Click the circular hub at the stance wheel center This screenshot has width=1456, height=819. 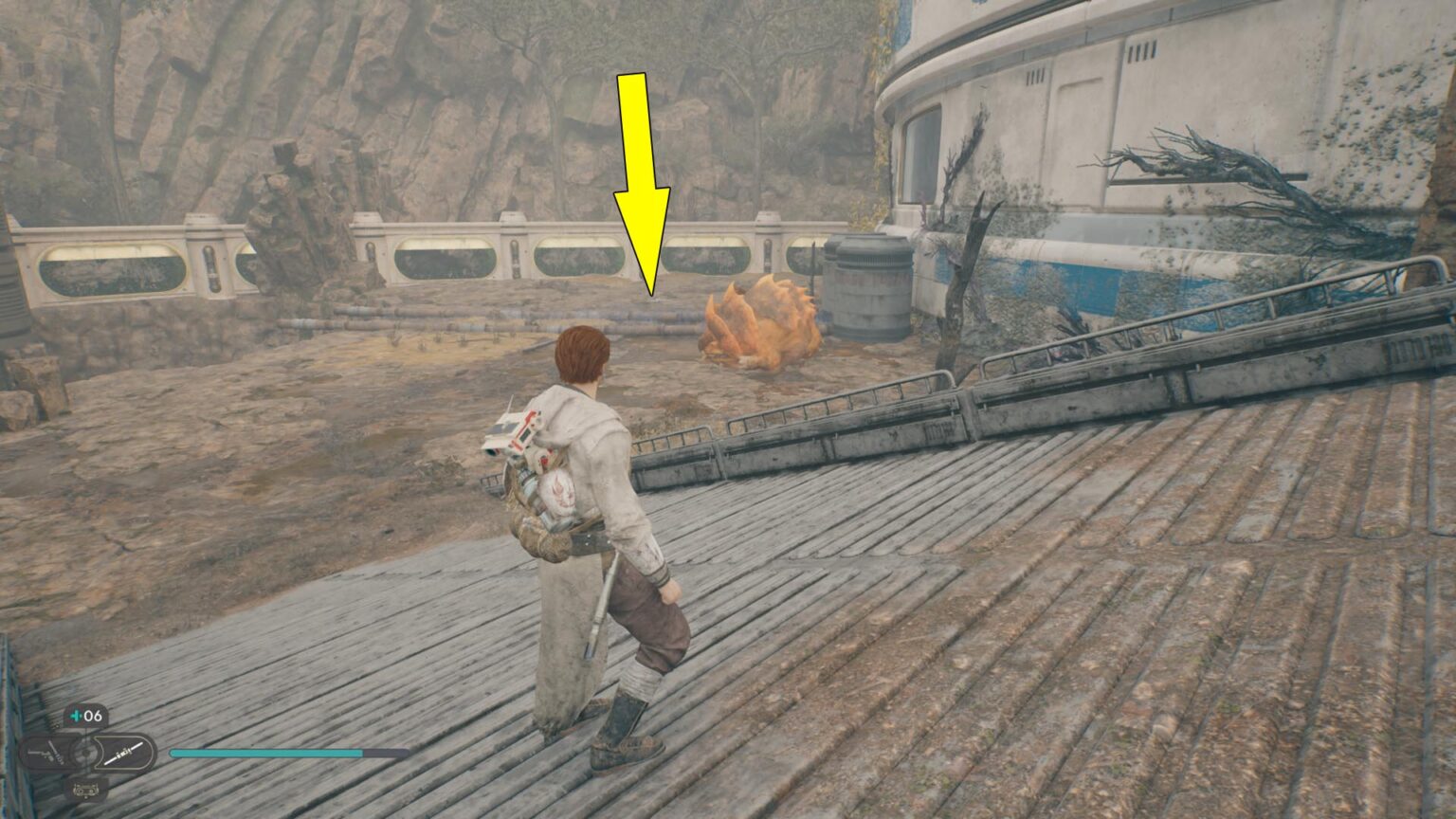(85, 752)
